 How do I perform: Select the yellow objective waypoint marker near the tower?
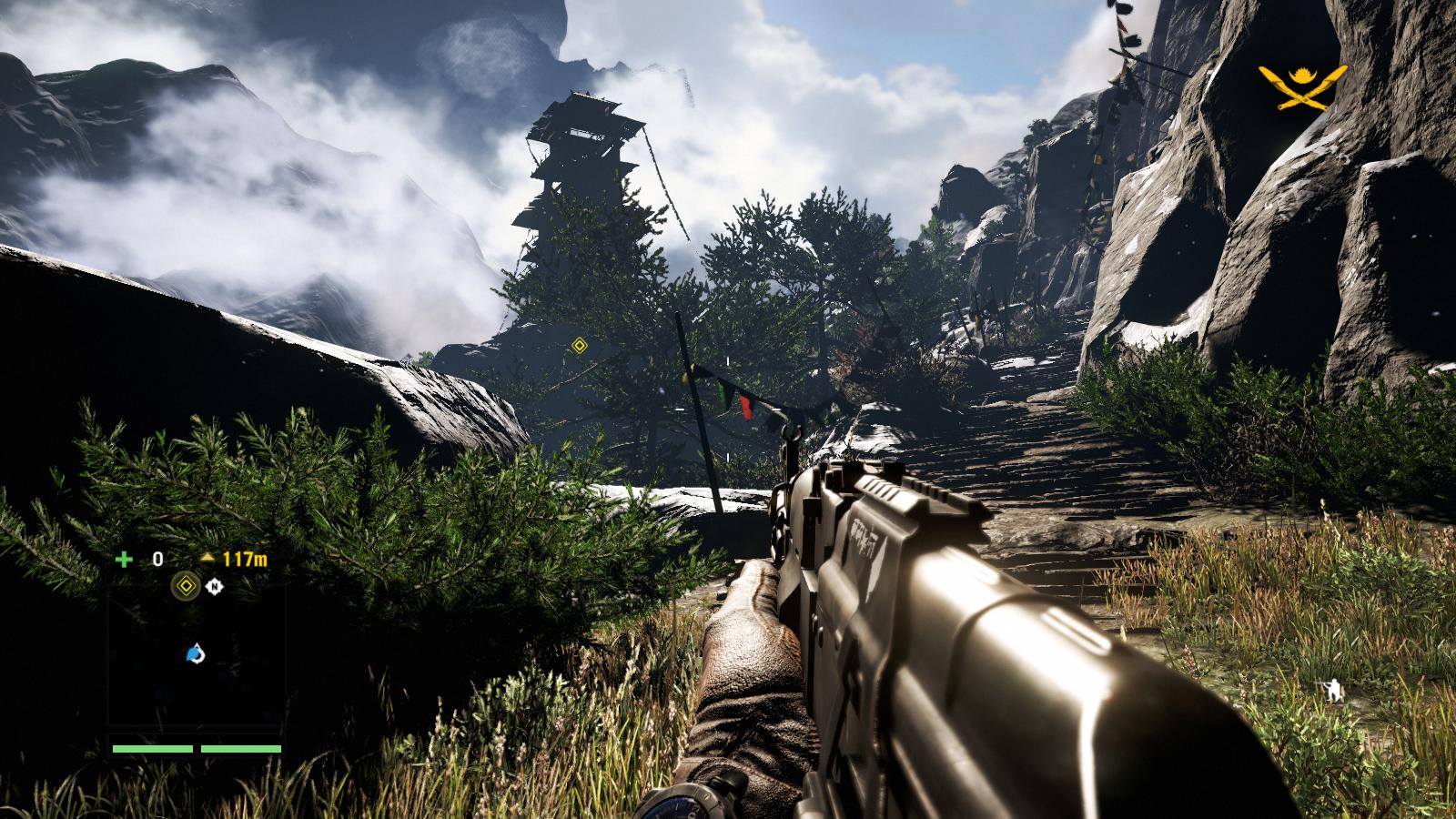(x=579, y=345)
